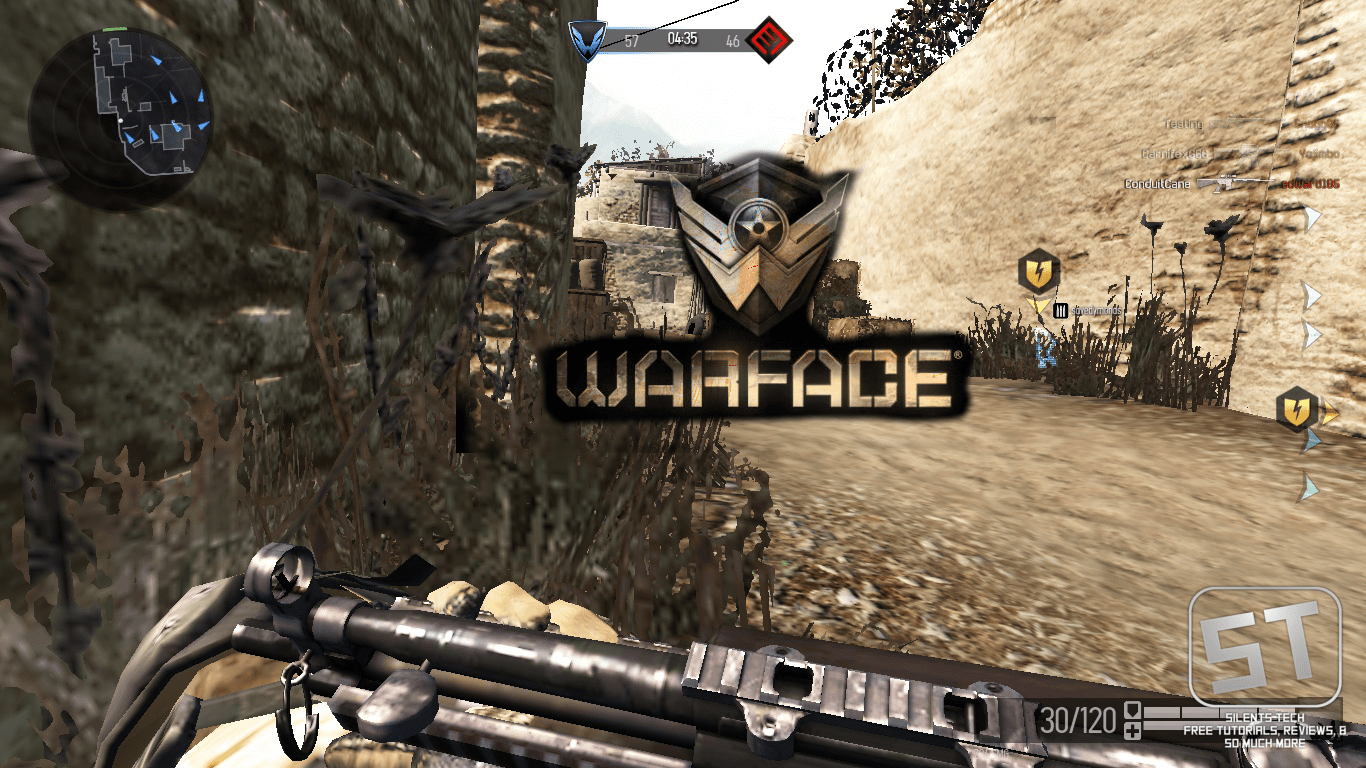Click the ConduitCane kill feed entry
Viewport: 1366px width, 768px height.
[1158, 184]
